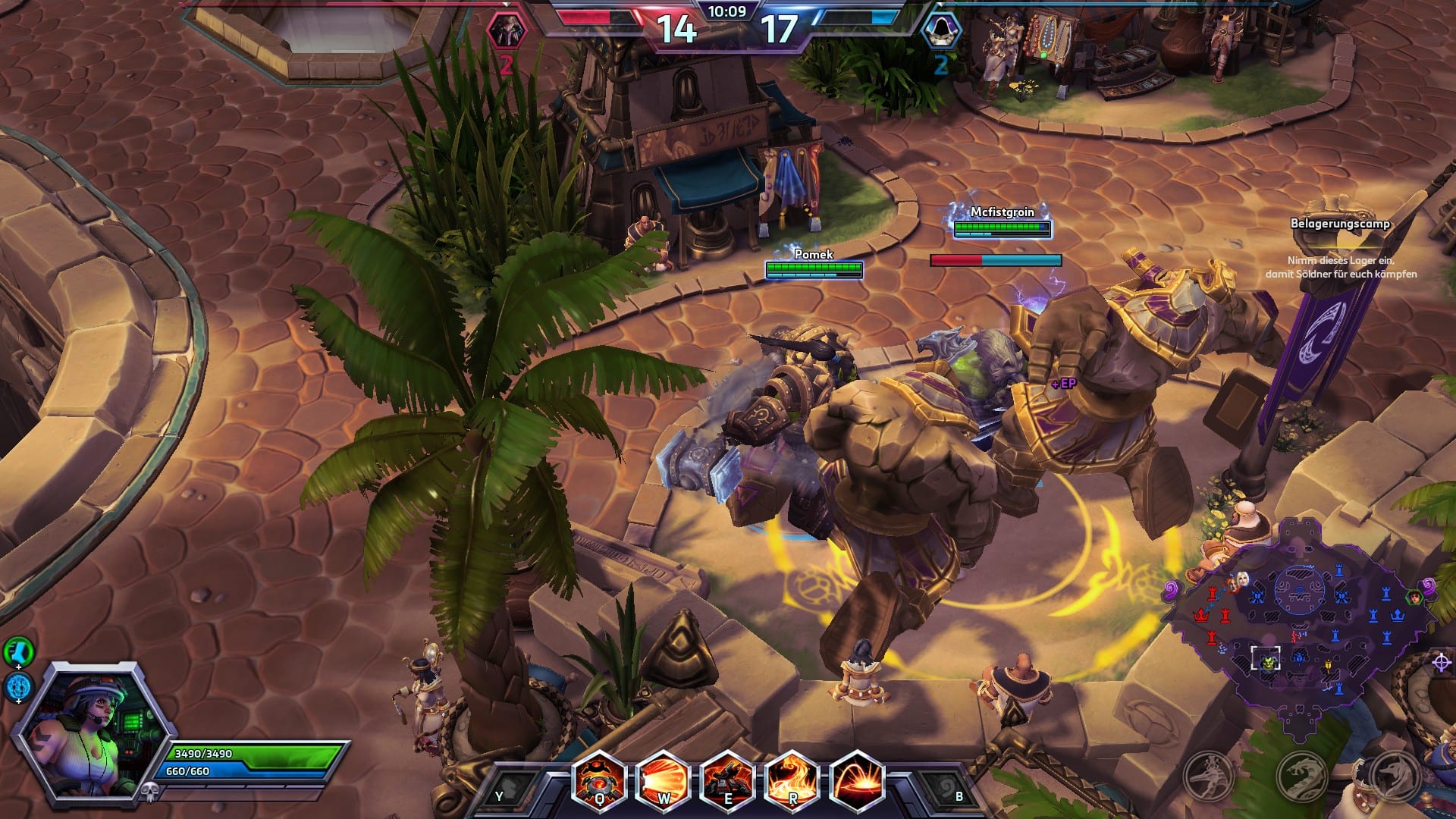The image size is (1456, 819).
Task: Click the red core crown on minimap
Action: [x=1200, y=615]
